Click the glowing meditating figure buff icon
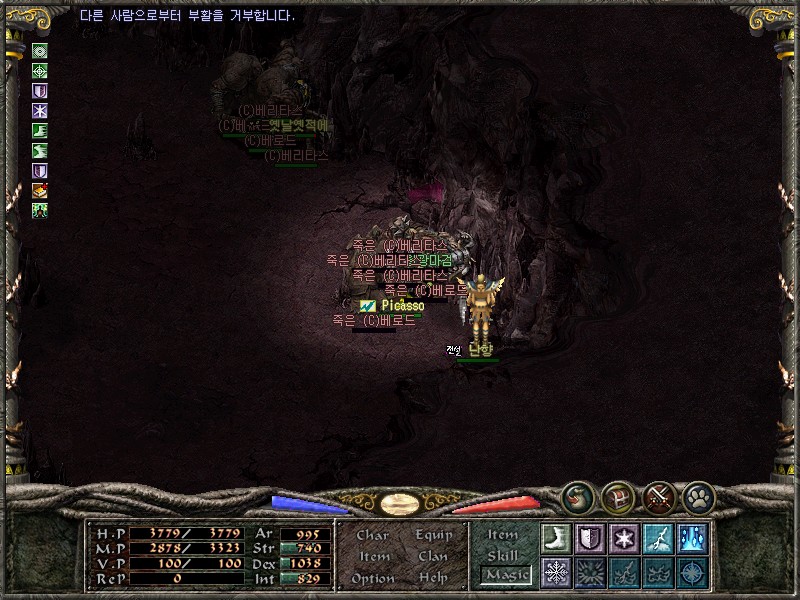 [x=40, y=210]
